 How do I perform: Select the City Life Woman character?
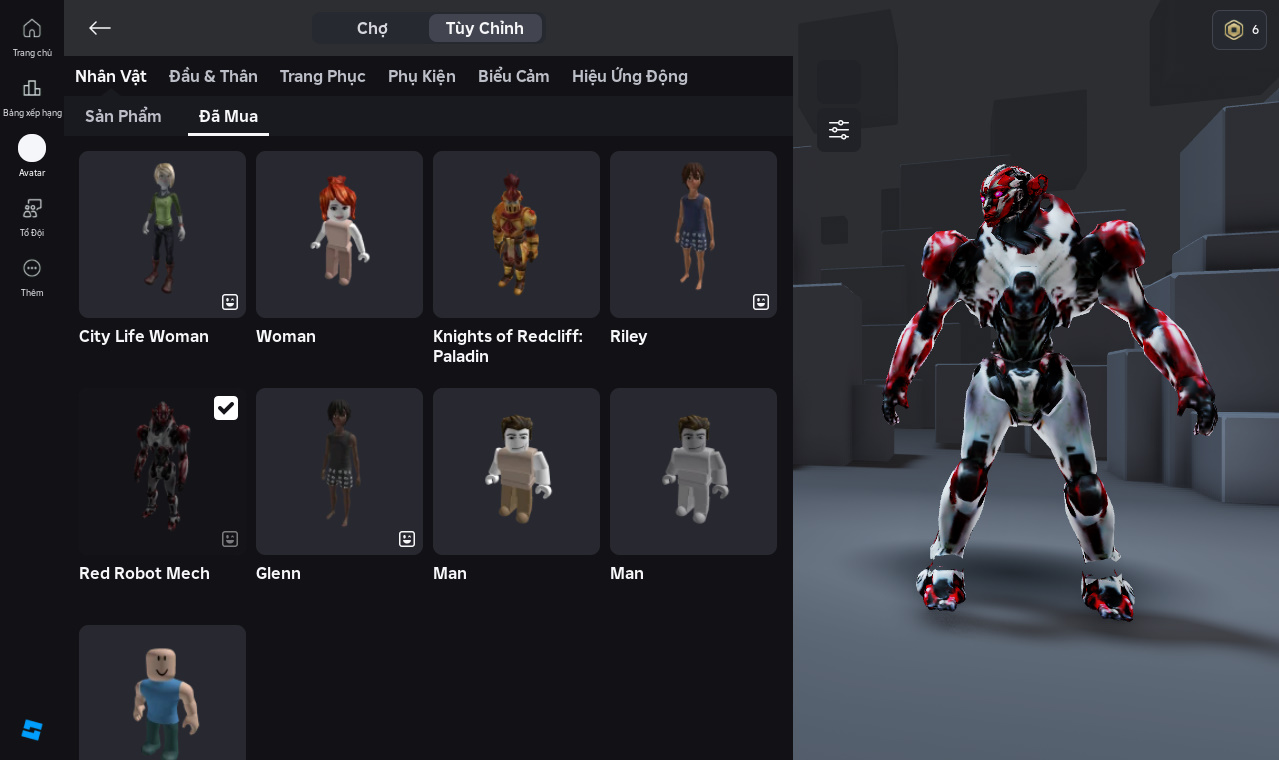[x=162, y=234]
